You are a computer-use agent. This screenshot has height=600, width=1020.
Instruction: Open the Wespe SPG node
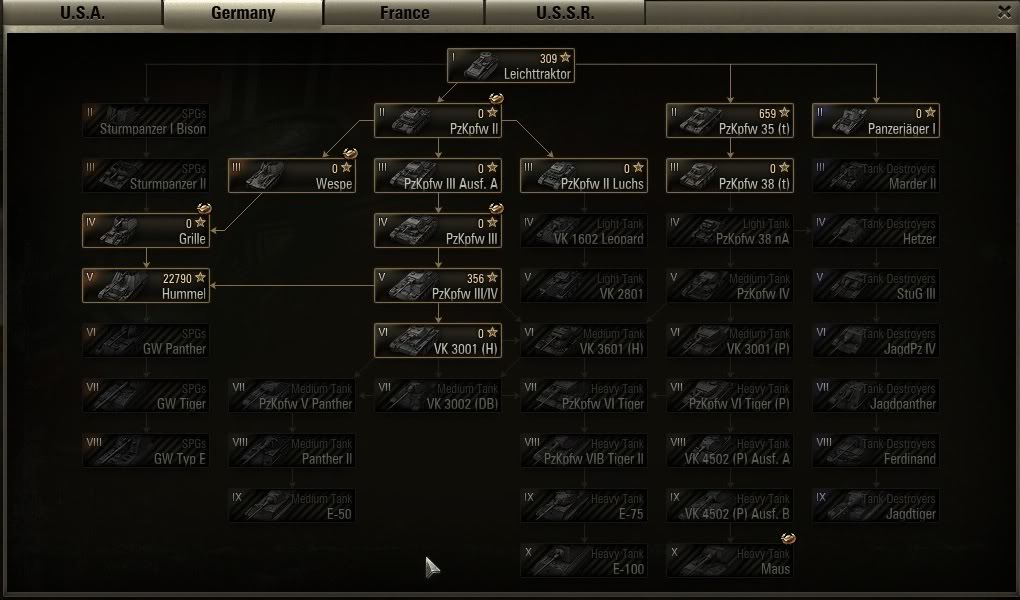coord(291,176)
